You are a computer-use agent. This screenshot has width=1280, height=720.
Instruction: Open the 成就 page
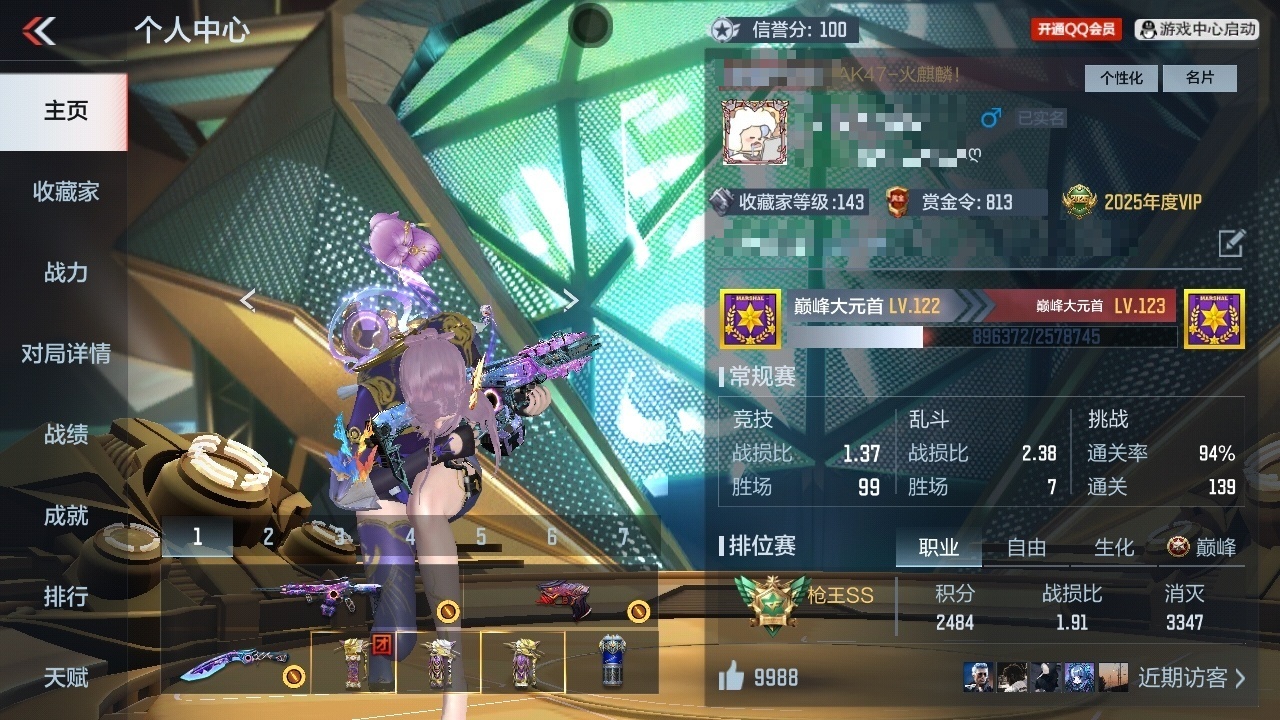(x=65, y=515)
